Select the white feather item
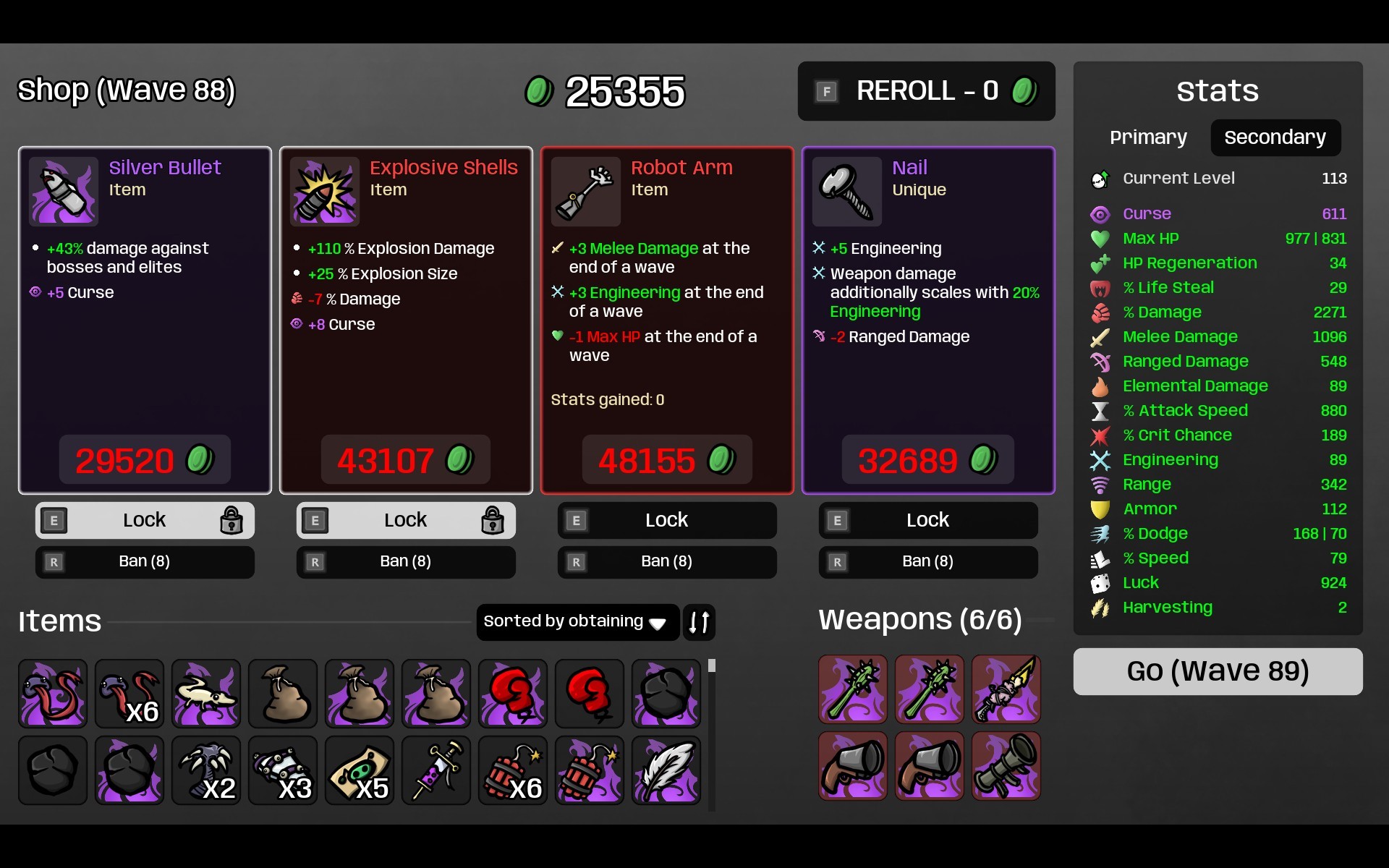The image size is (1389, 868). tap(666, 770)
